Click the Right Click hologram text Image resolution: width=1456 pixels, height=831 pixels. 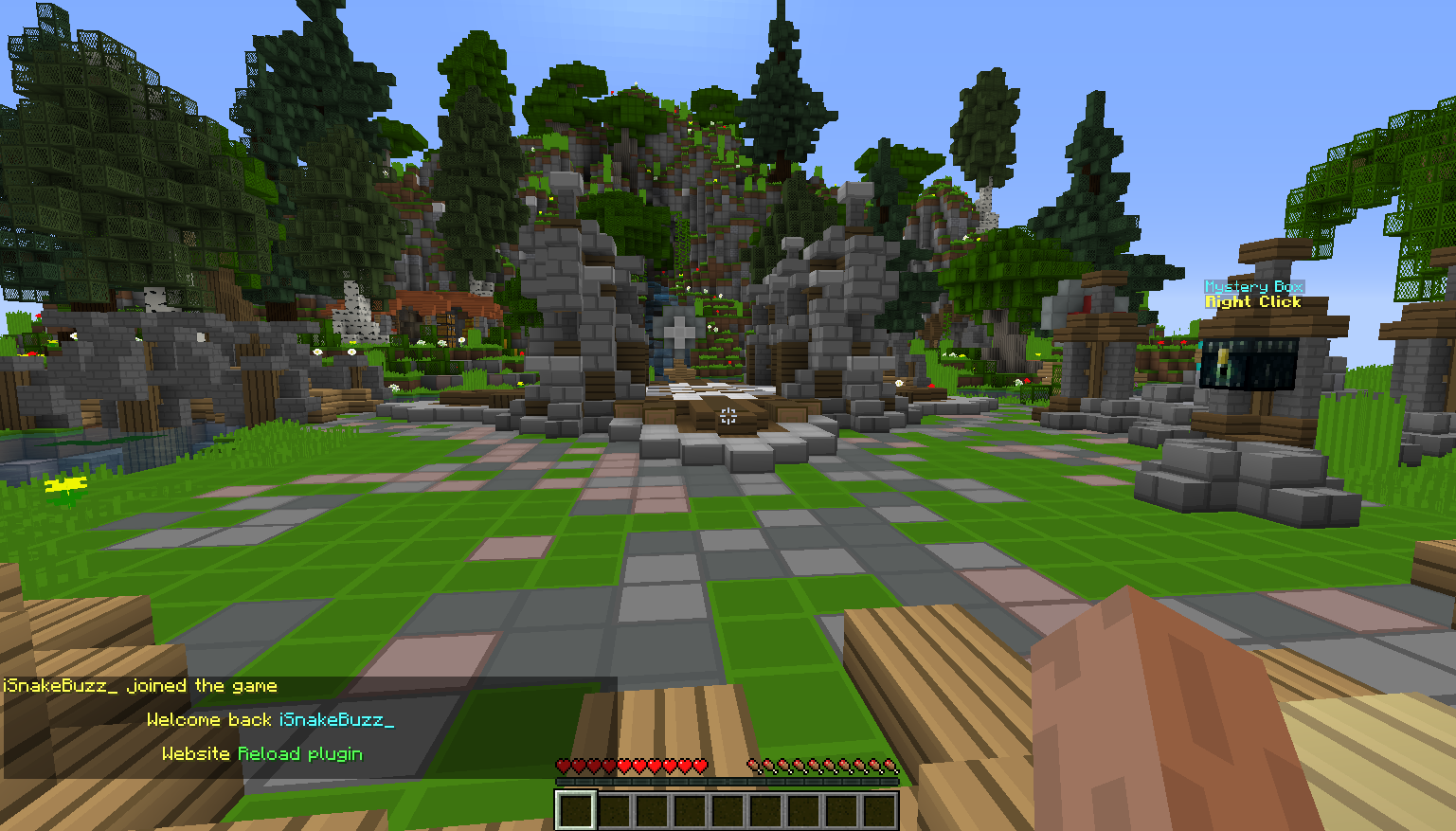tap(1252, 301)
